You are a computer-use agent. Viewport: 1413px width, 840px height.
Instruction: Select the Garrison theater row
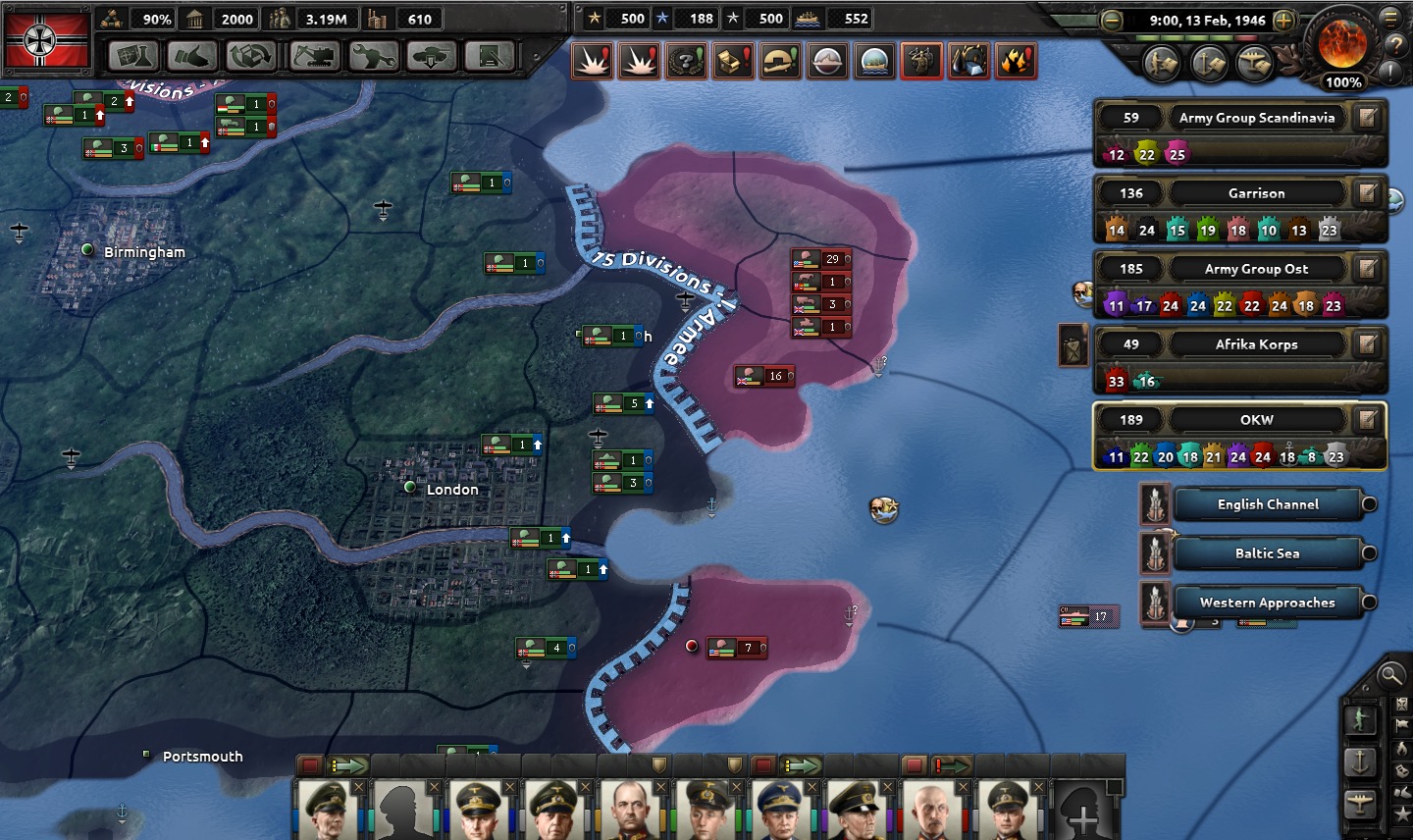[1256, 193]
